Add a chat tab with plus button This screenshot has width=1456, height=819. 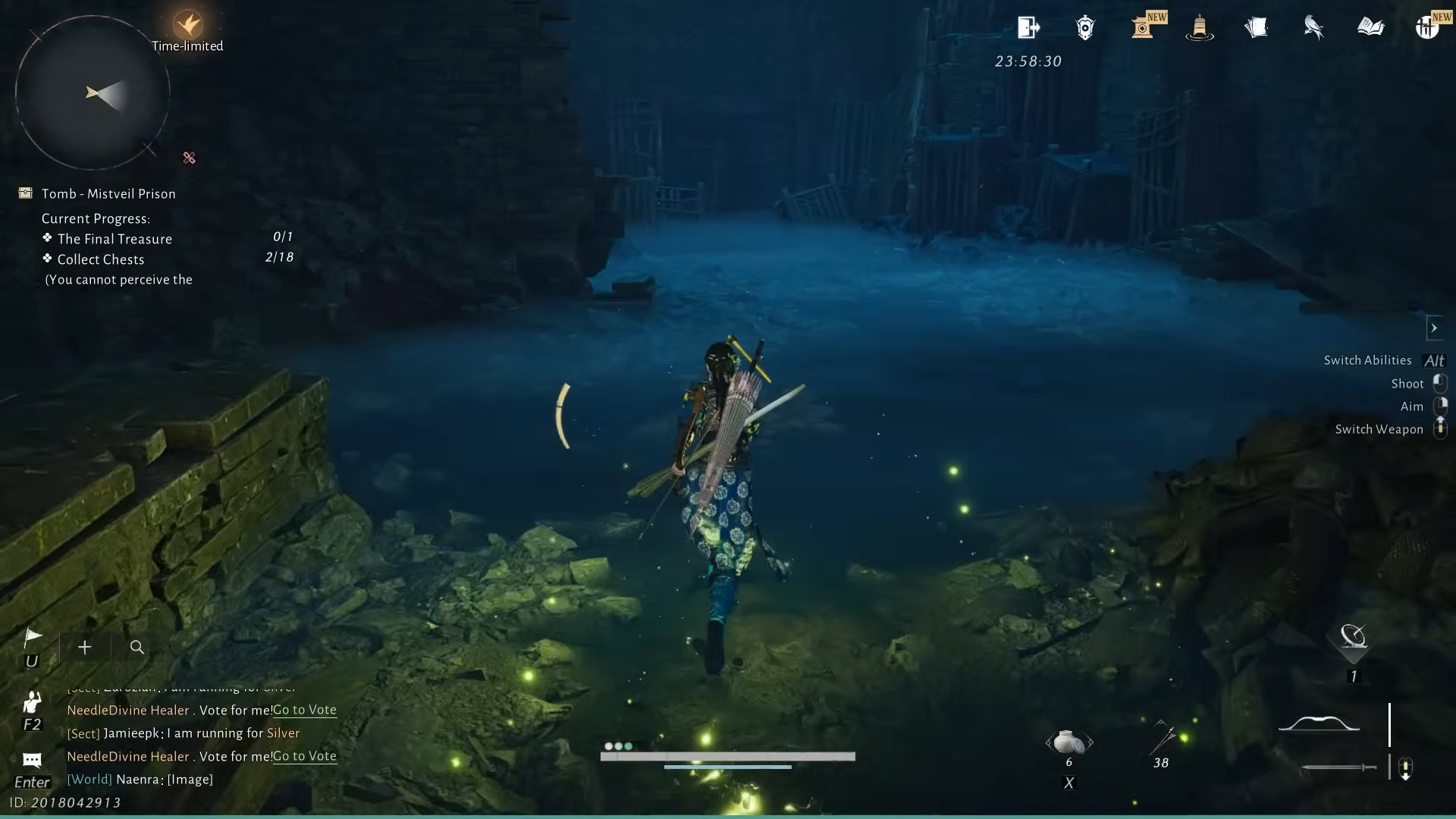[x=85, y=647]
